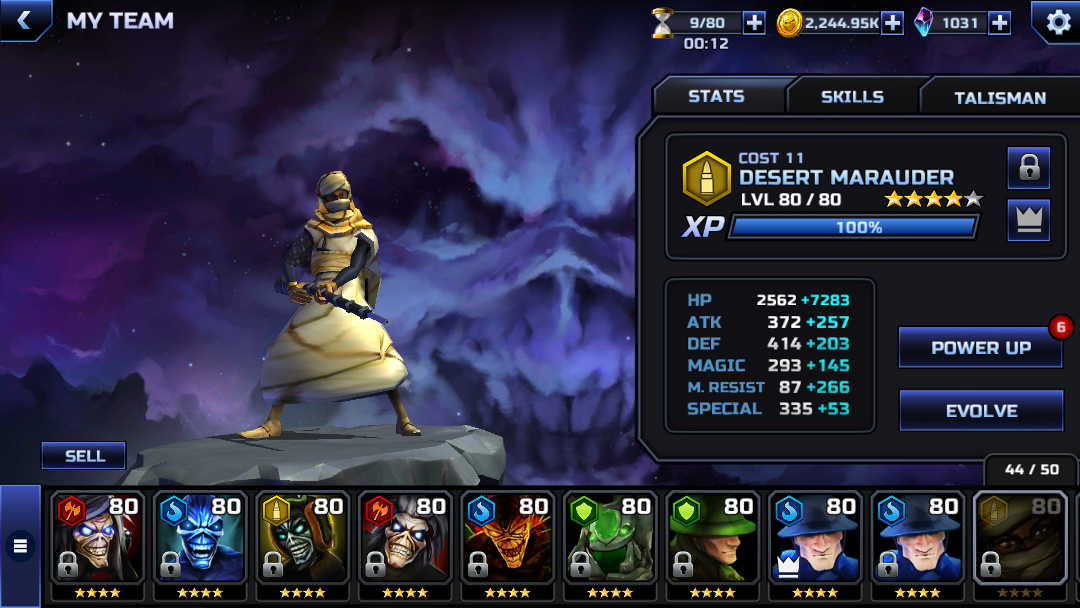This screenshot has height=608, width=1080.
Task: Choose the green hat character portrait
Action: pos(712,539)
